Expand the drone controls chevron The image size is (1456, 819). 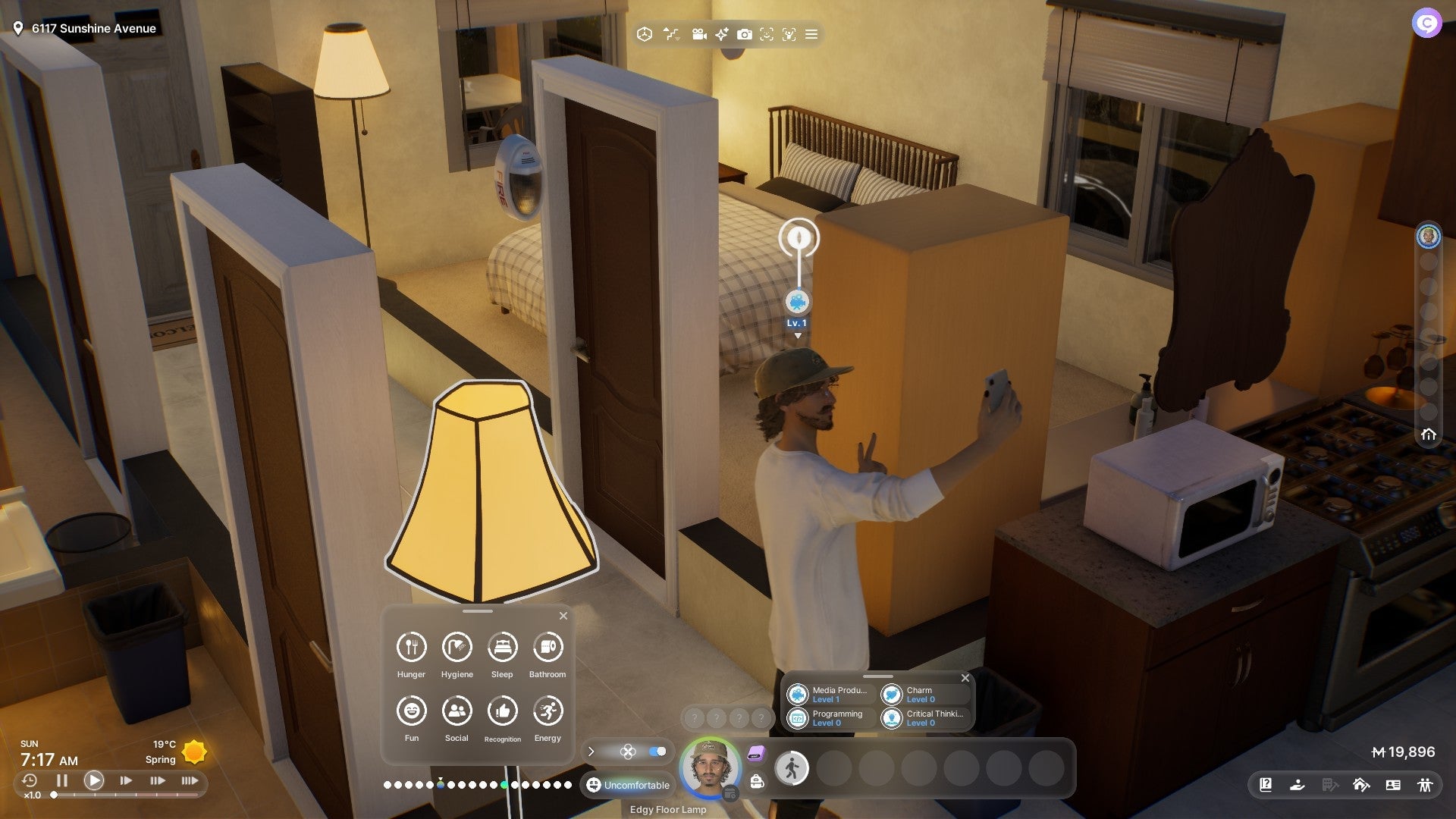pos(591,752)
